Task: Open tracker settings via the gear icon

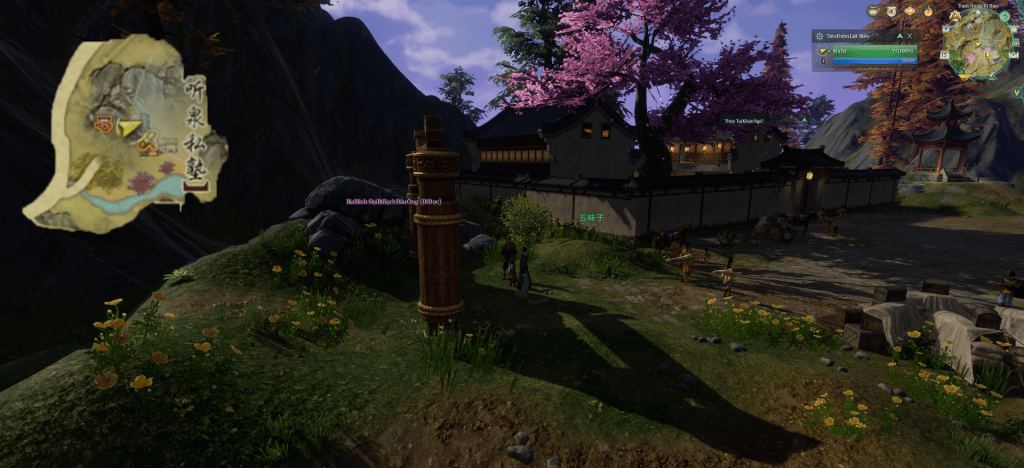Action: 820,36
